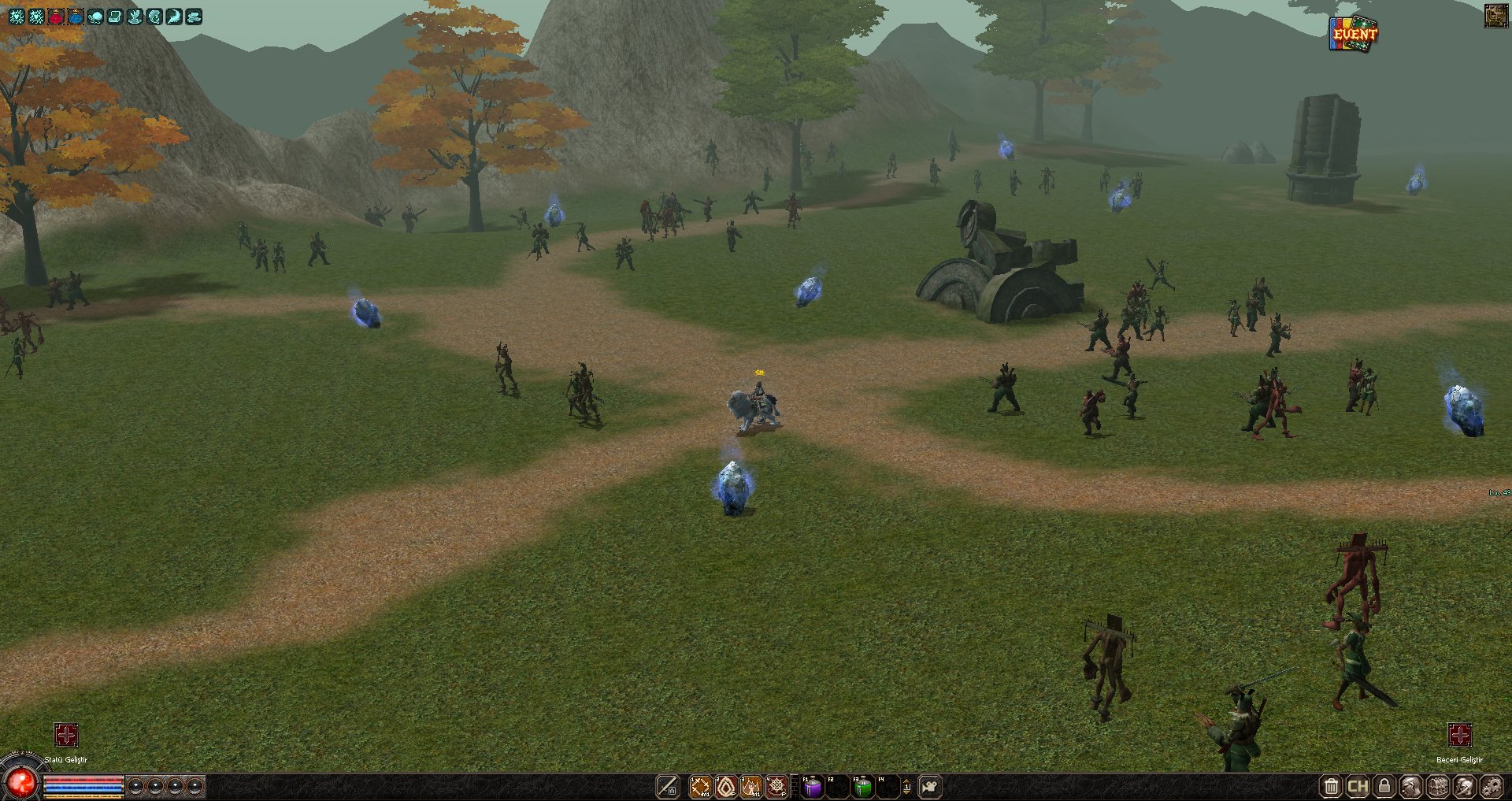1512x801 pixels.
Task: Activate the aura skill in slot 2
Action: (x=726, y=786)
